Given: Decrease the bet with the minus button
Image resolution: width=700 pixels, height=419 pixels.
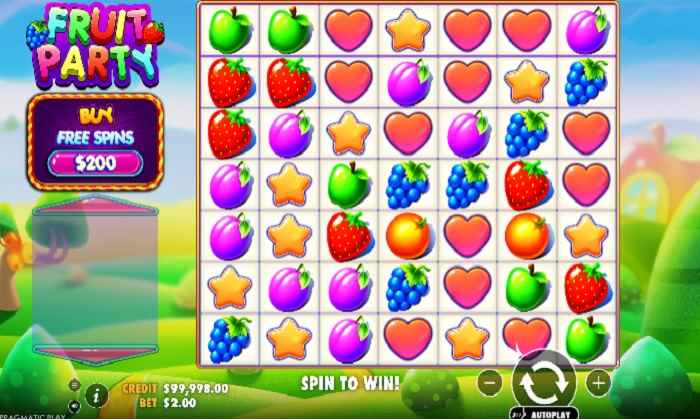Looking at the screenshot, I should coord(489,381).
